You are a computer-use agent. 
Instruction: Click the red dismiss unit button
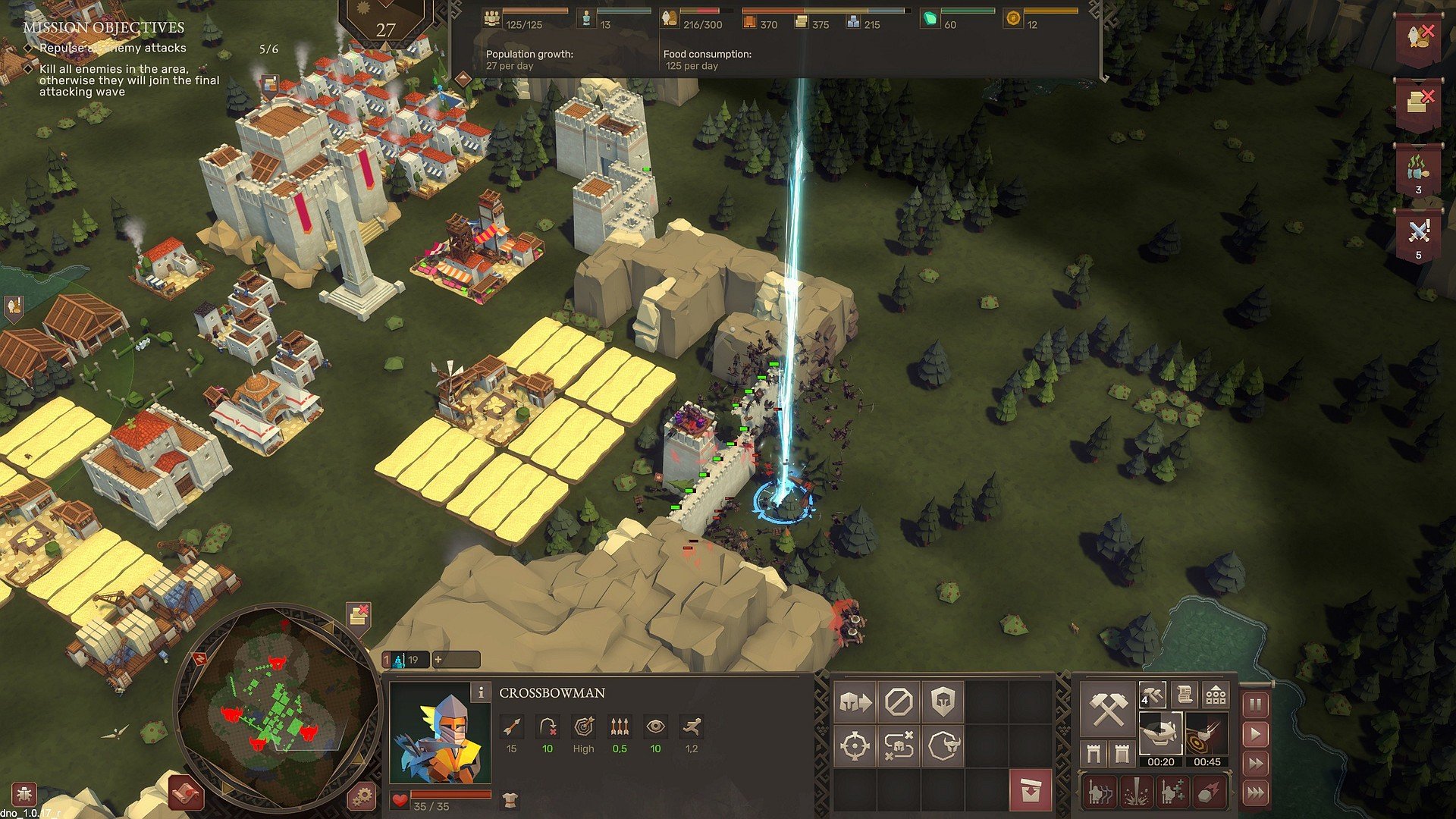pyautogui.click(x=1030, y=790)
